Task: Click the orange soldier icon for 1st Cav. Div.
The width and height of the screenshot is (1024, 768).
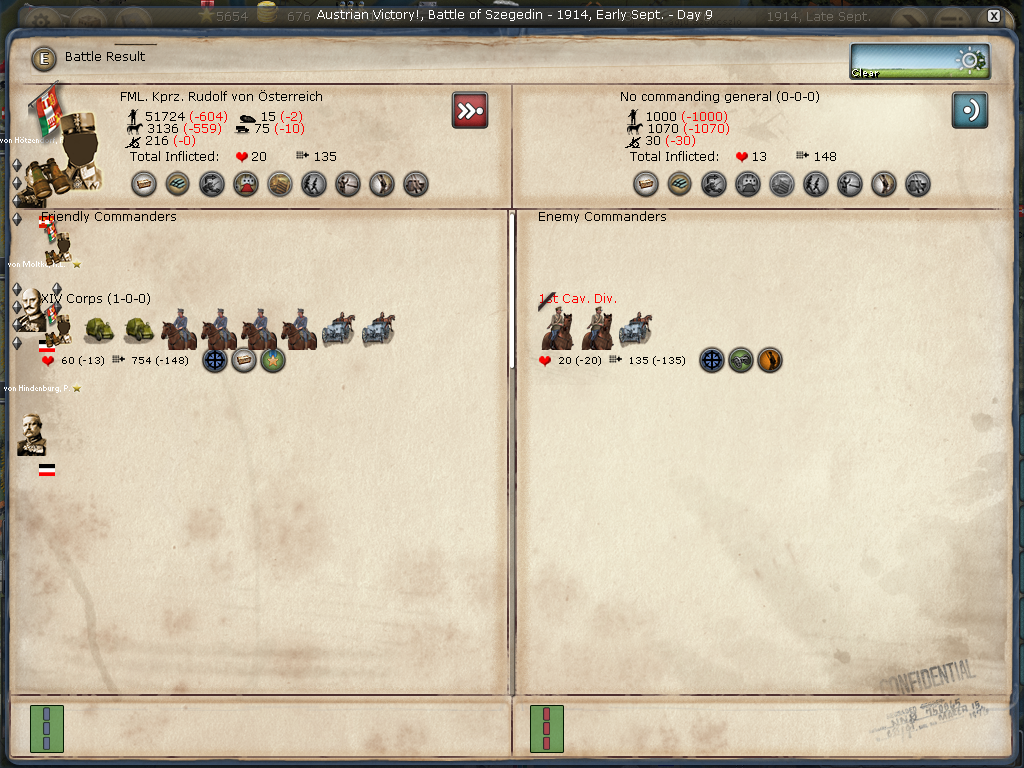Action: [769, 361]
